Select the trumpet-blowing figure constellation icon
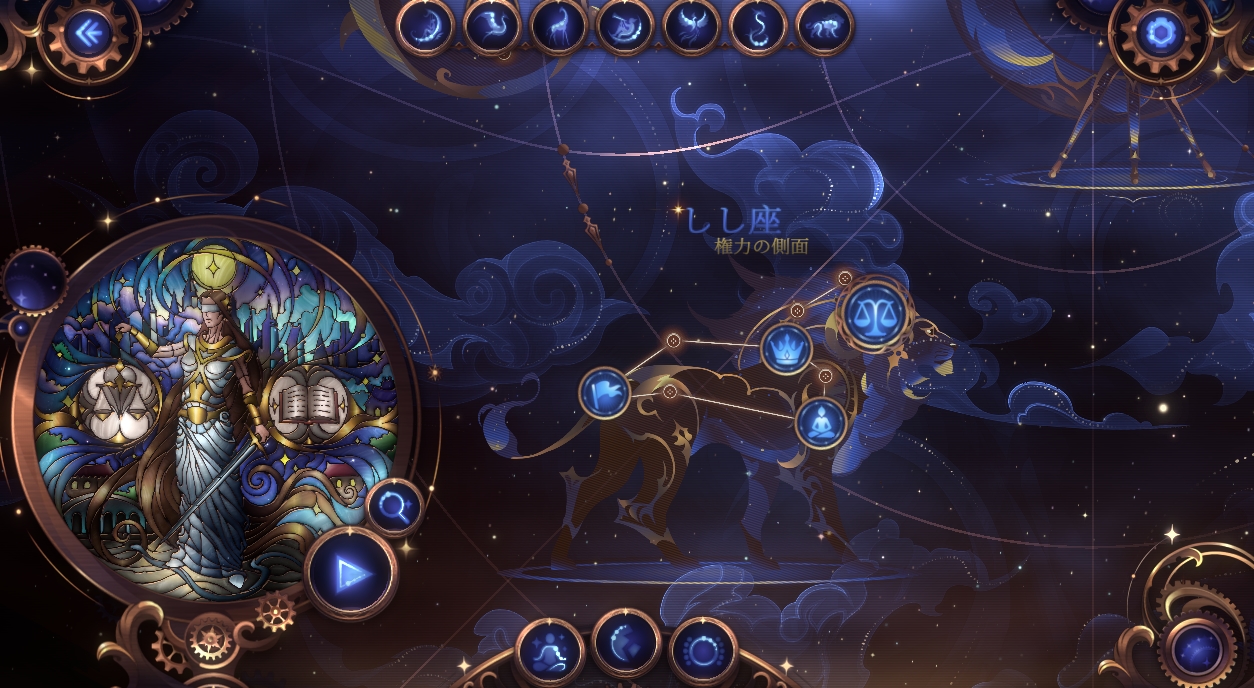 [625, 26]
